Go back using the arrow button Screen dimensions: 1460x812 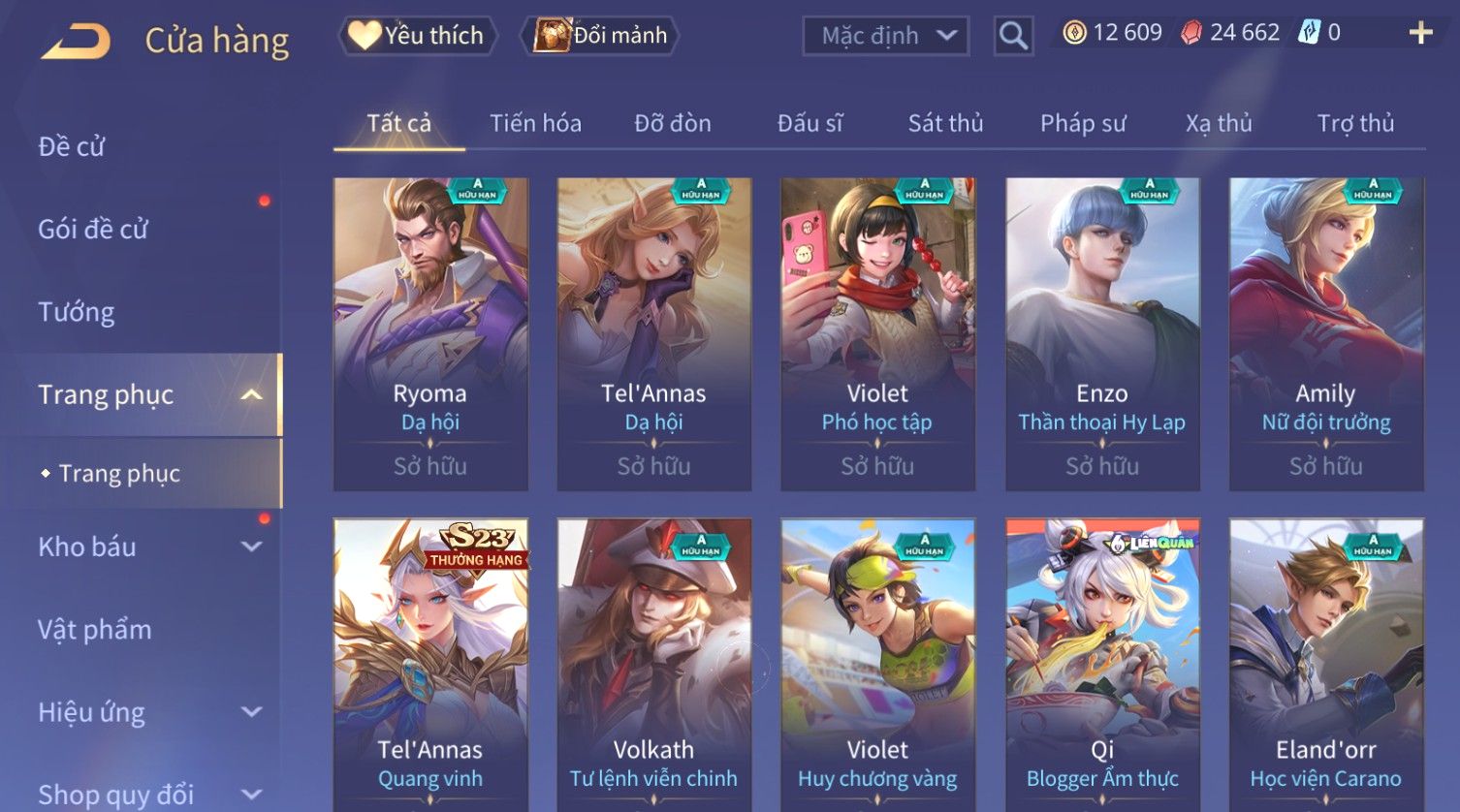(x=77, y=41)
